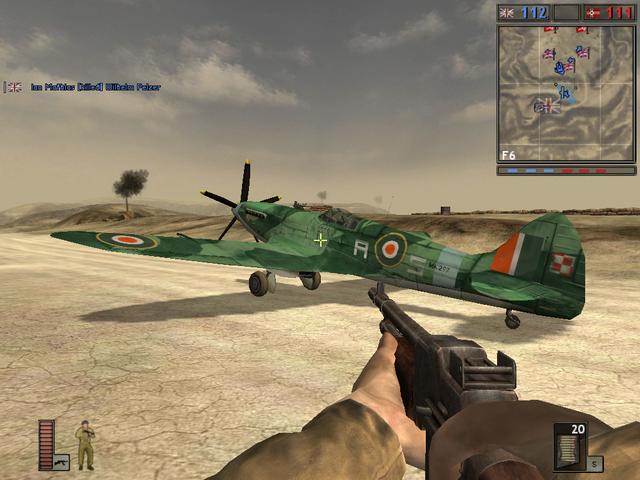Click the Axis flag ticket icon
The width and height of the screenshot is (640, 480).
(593, 13)
